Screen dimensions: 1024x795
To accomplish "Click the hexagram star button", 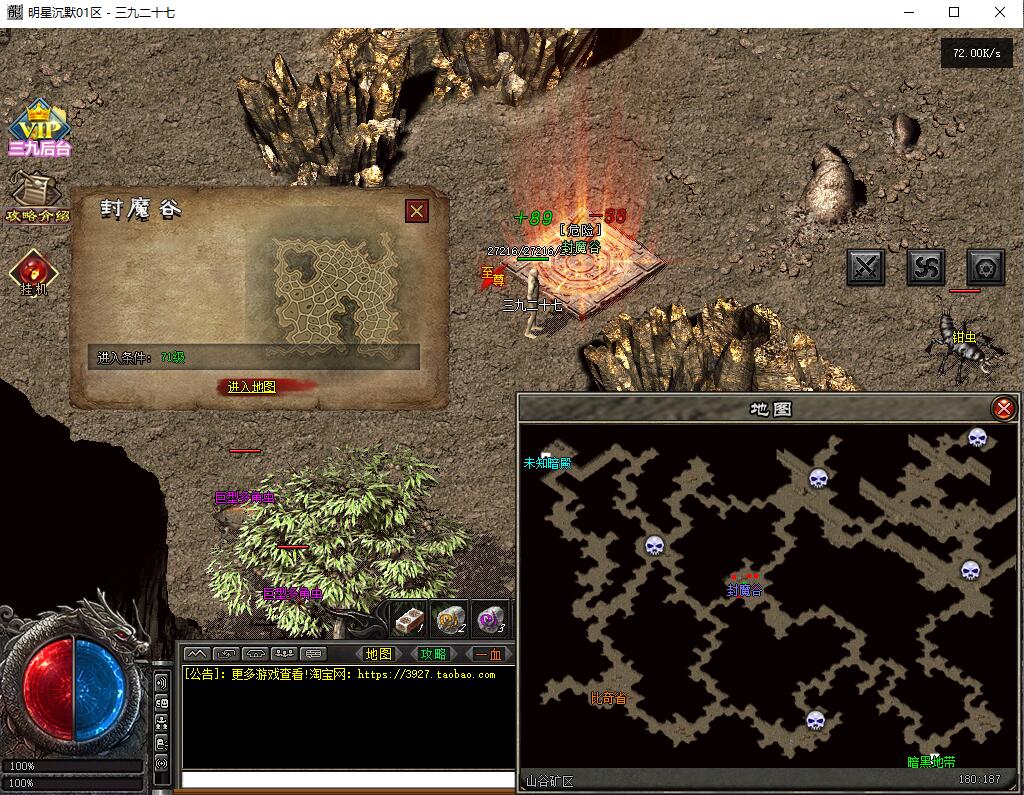I will pos(986,267).
